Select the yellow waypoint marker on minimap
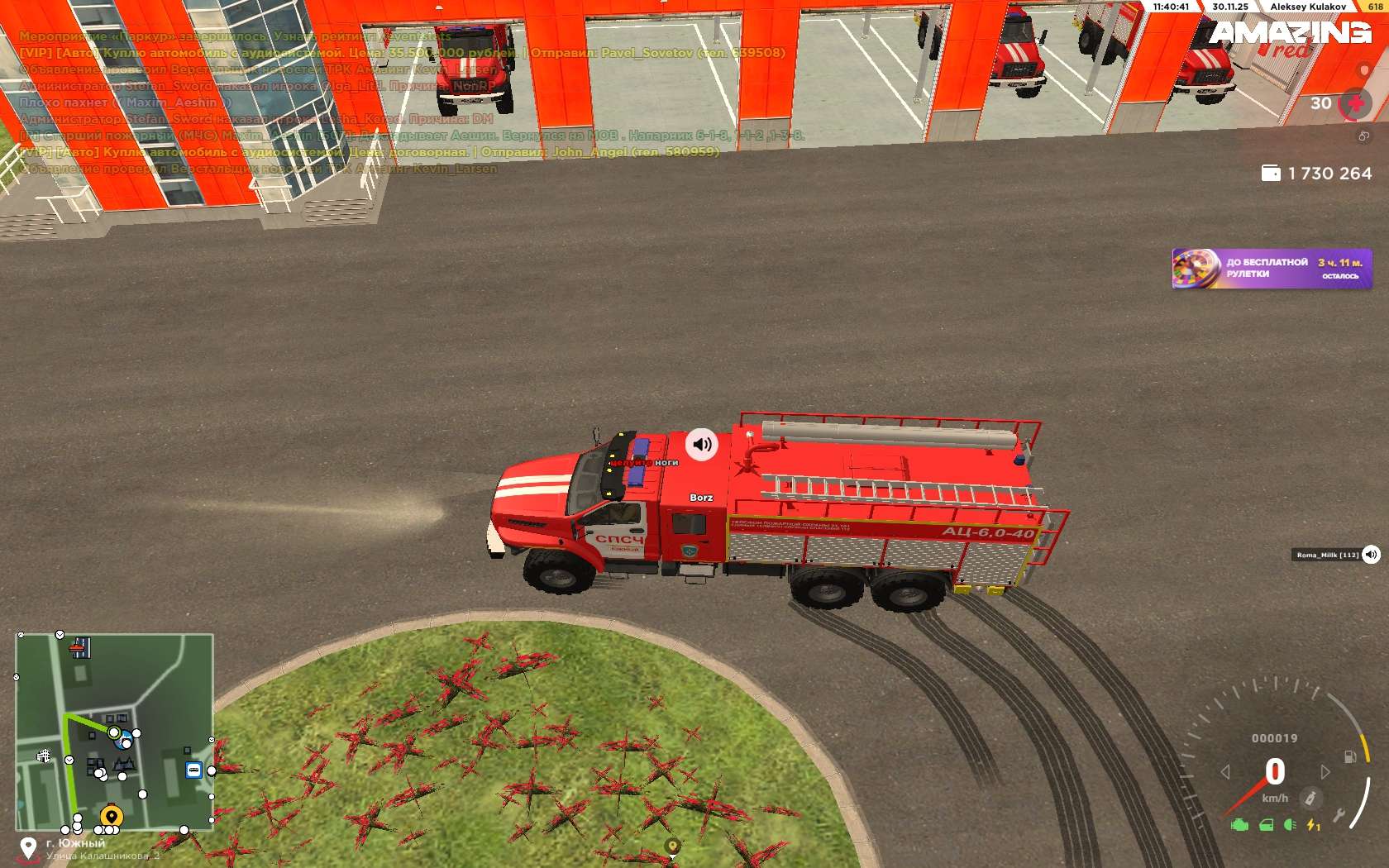 (112, 816)
